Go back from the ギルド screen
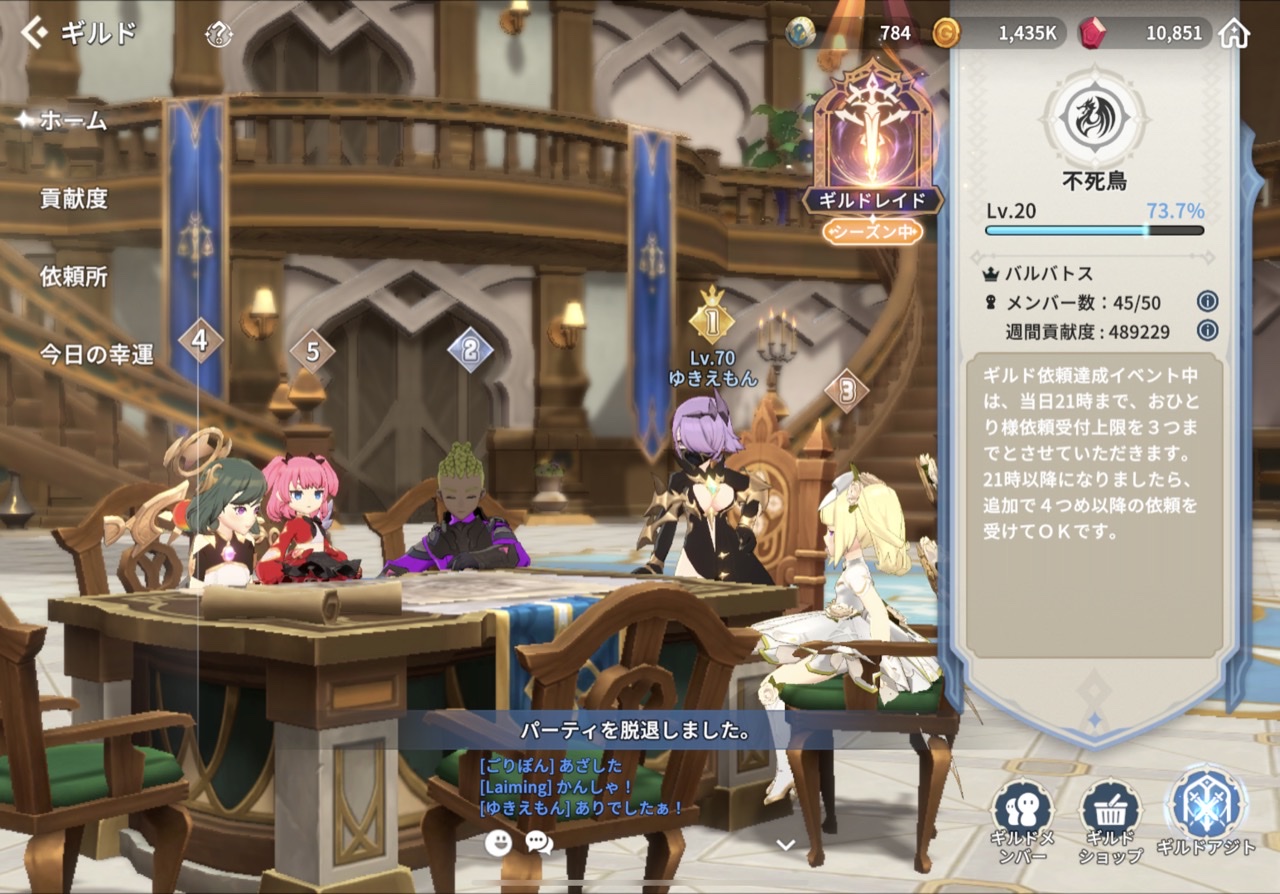Viewport: 1280px width, 894px height. click(35, 33)
